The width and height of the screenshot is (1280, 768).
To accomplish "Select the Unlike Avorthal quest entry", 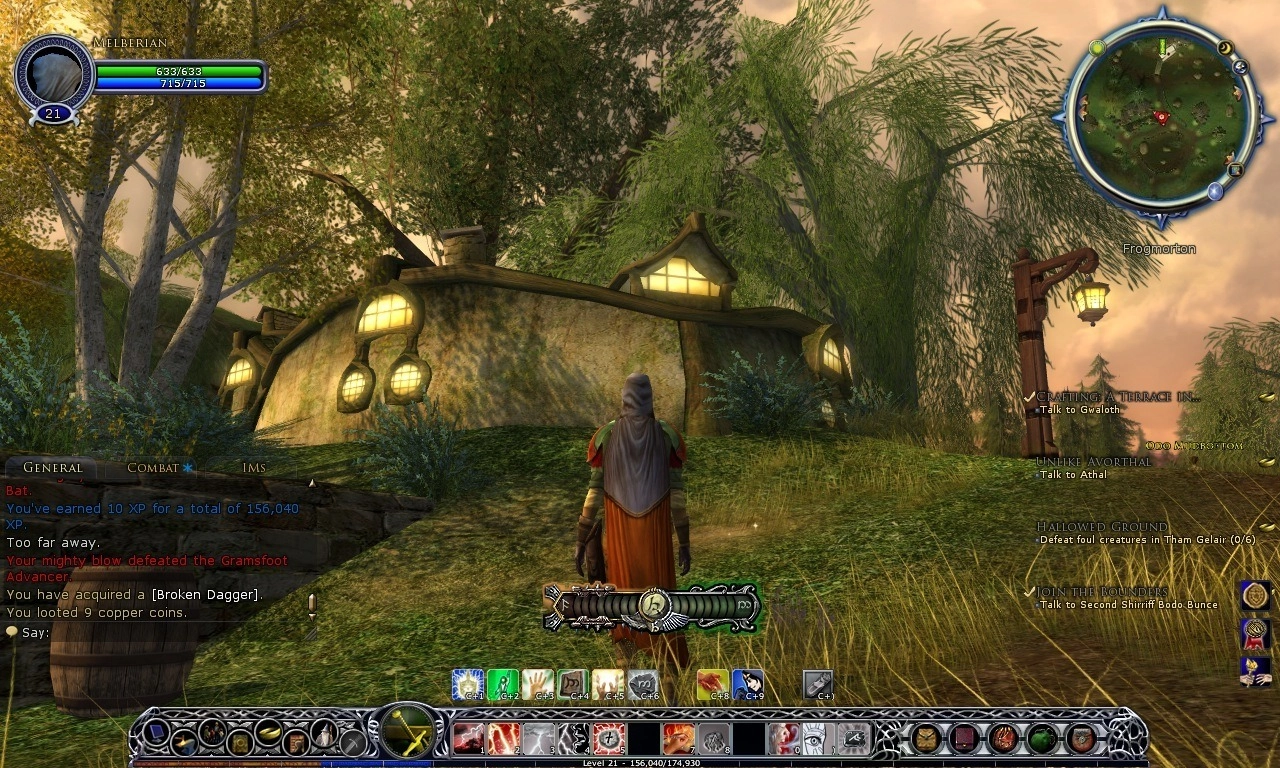I will (1093, 462).
